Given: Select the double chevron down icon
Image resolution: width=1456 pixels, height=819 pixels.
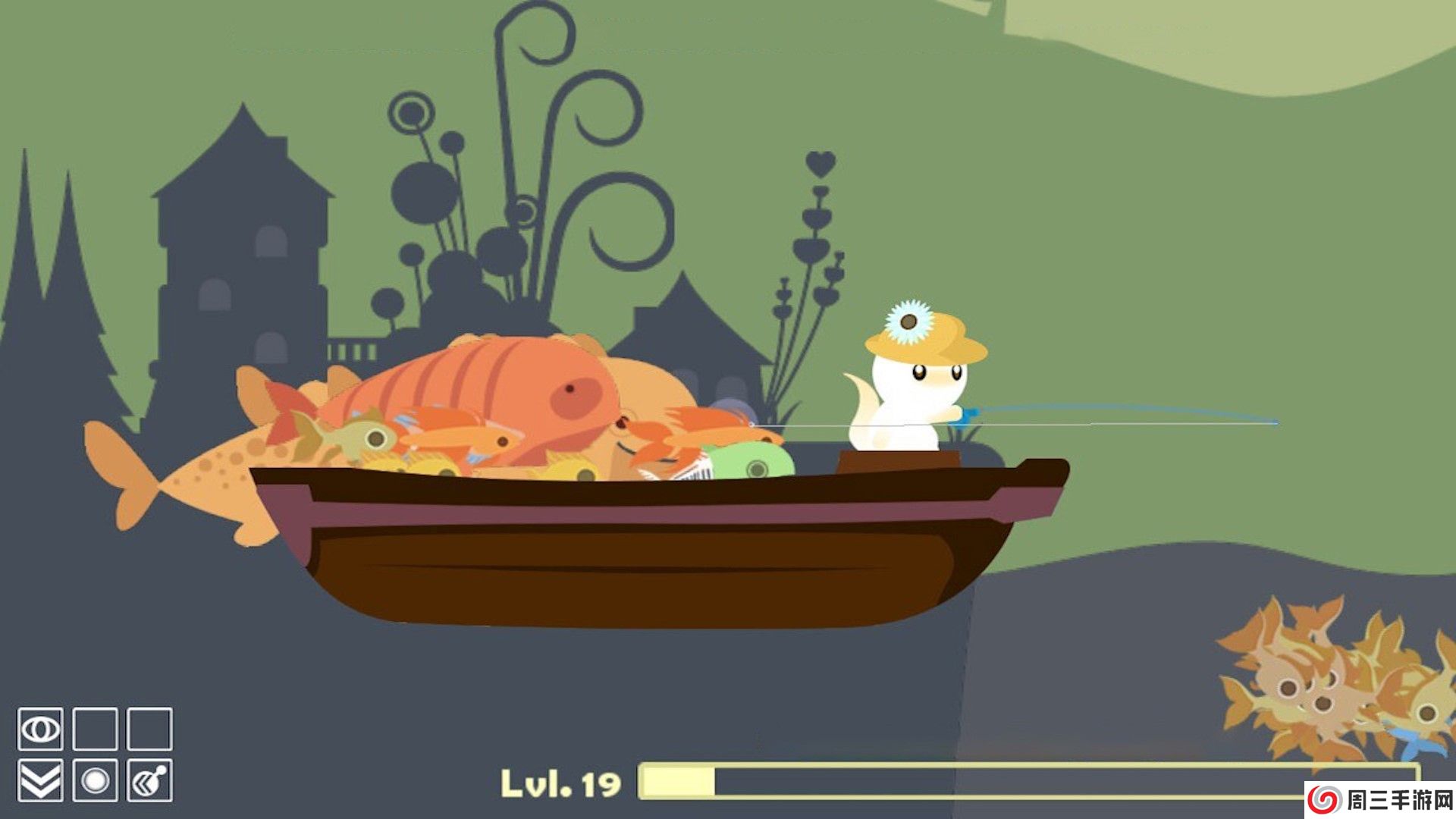Looking at the screenshot, I should 40,780.
